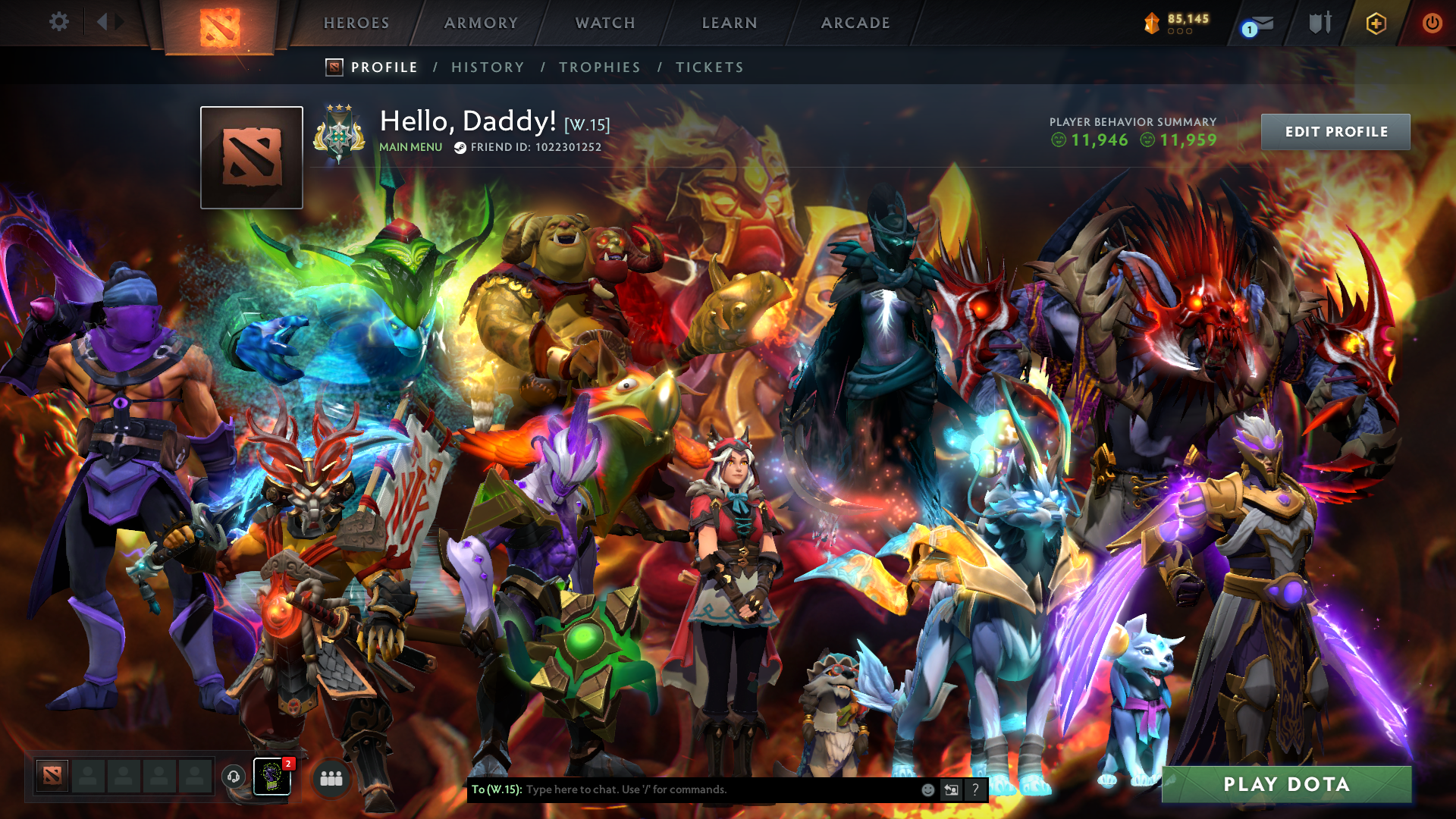This screenshot has width=1456, height=819.
Task: Click the share screenshot icon in chat bar
Action: coord(951,789)
